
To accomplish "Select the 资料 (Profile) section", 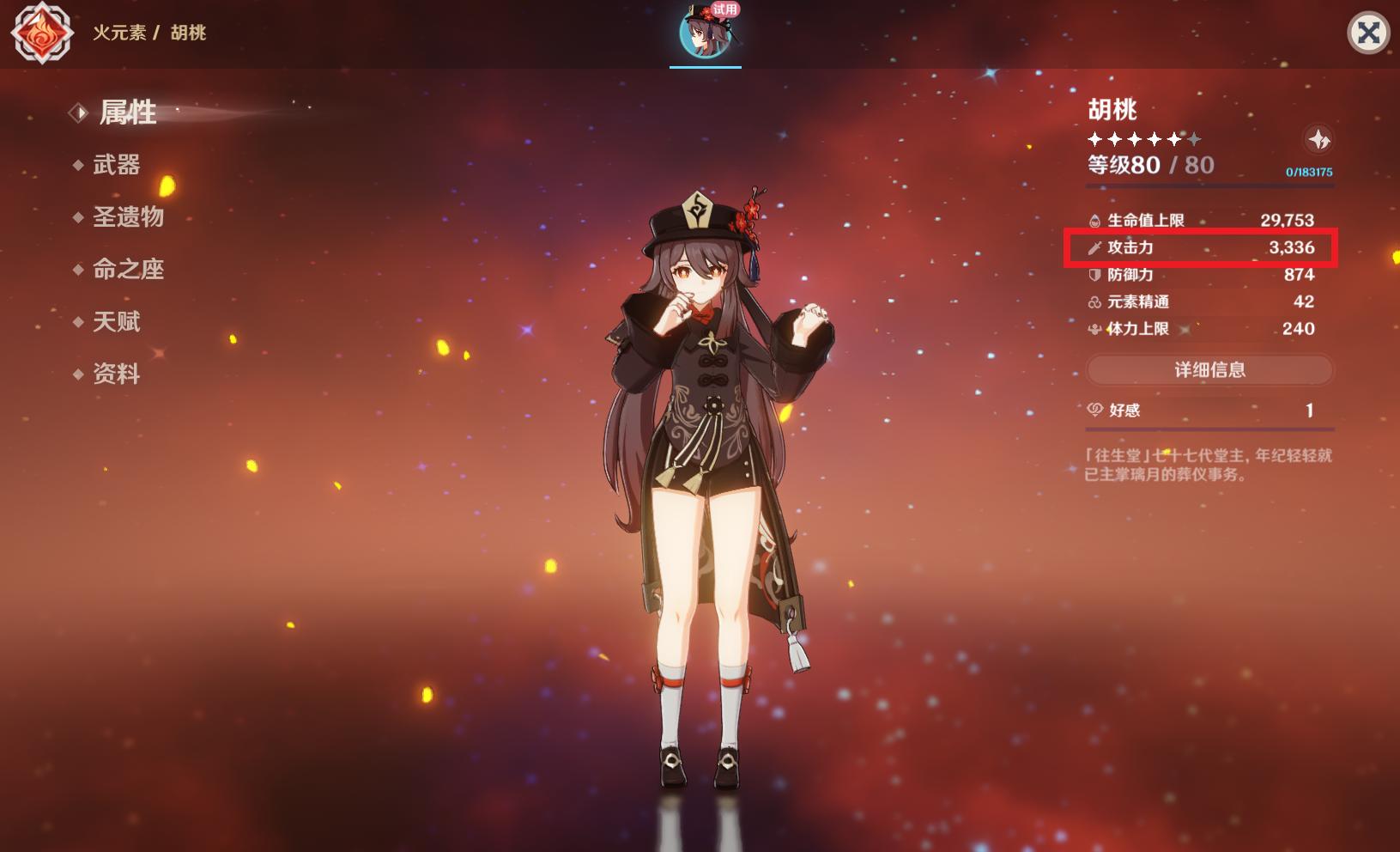I will 115,374.
